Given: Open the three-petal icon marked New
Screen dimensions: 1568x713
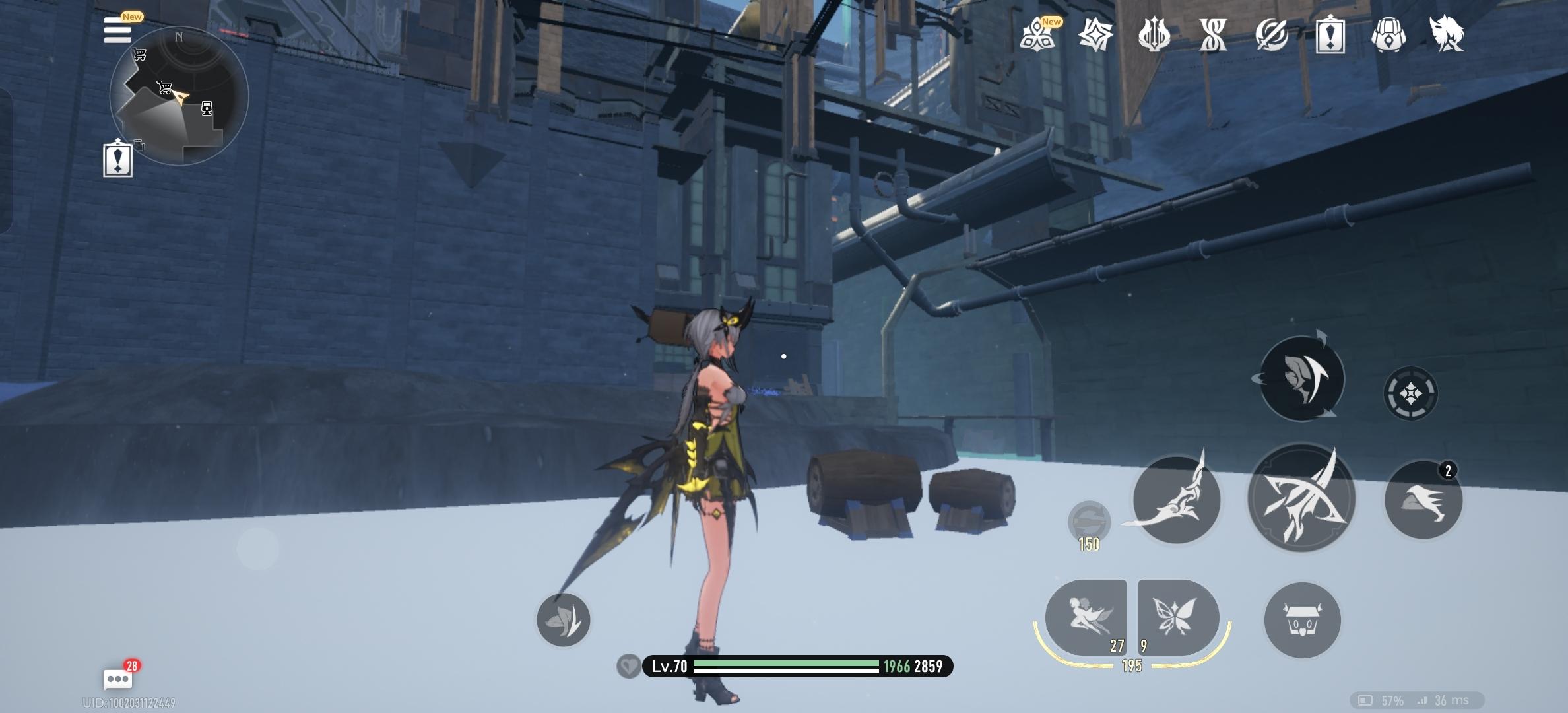Looking at the screenshot, I should click(1037, 34).
